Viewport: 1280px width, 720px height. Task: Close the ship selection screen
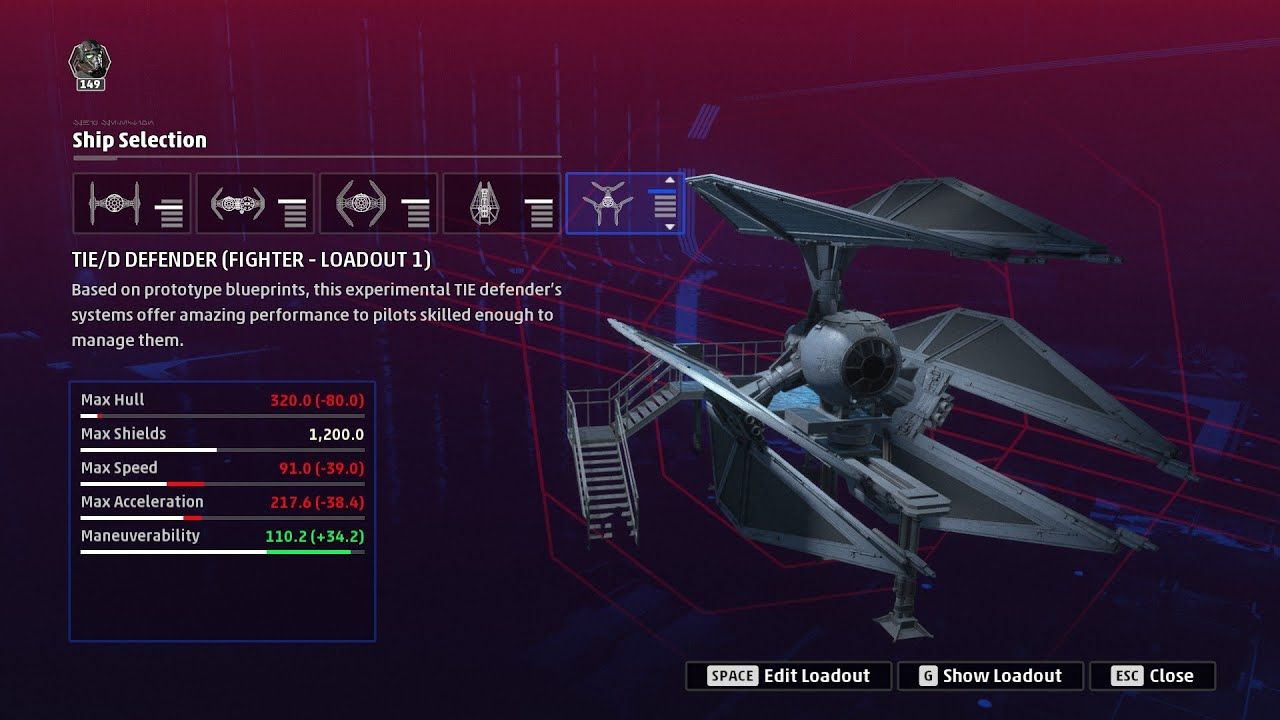1152,676
